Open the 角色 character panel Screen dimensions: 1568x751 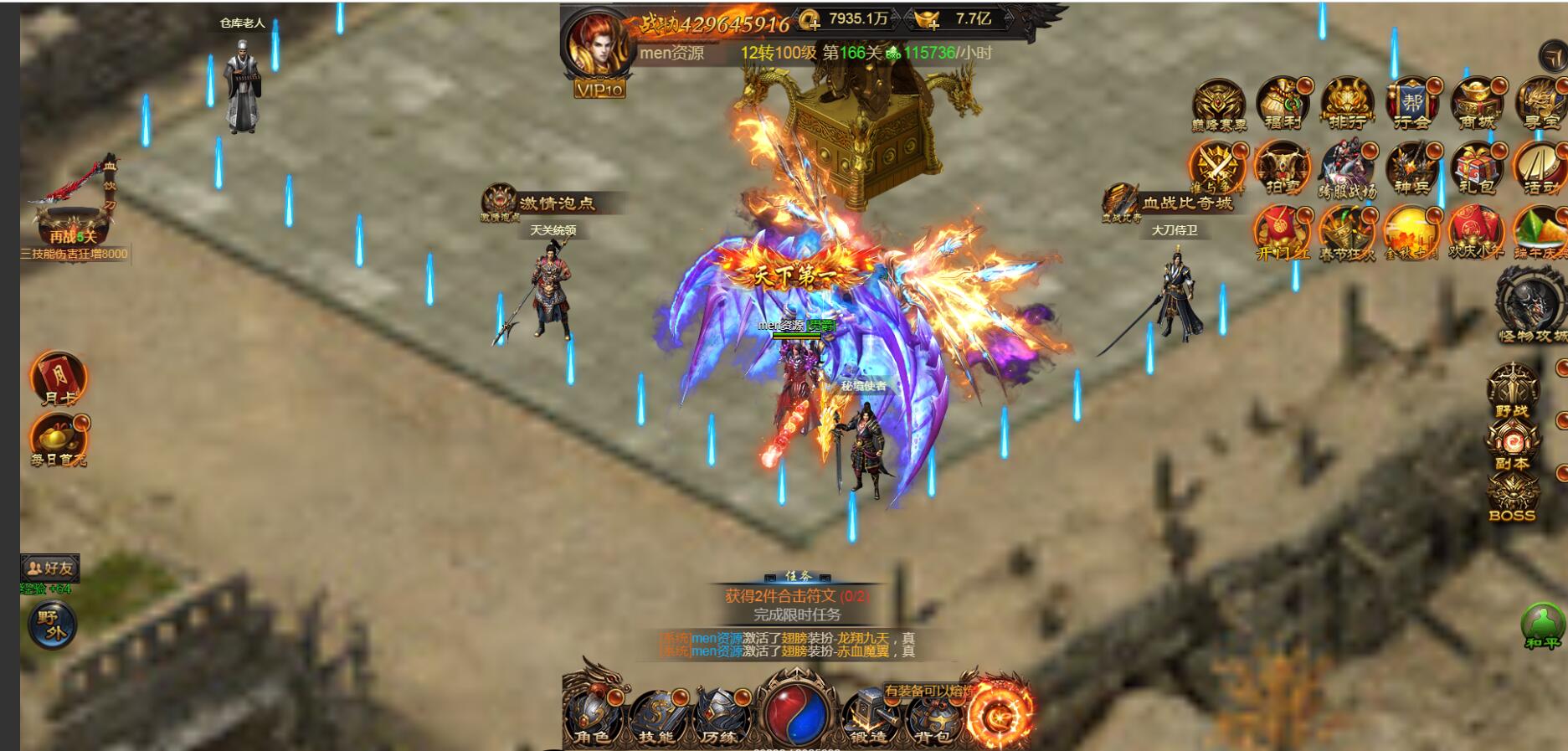(593, 717)
